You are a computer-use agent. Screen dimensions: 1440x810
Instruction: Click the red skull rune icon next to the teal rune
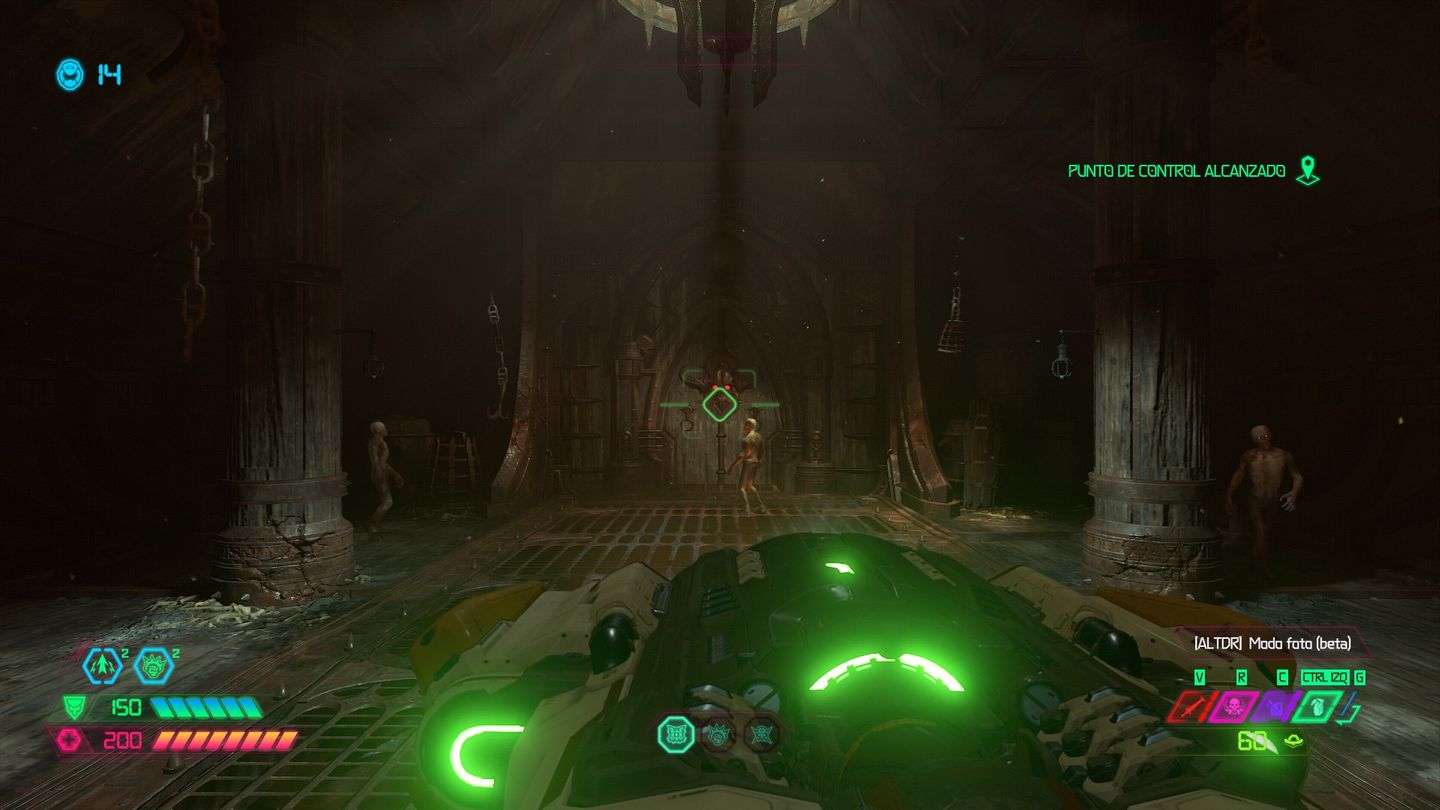(717, 734)
